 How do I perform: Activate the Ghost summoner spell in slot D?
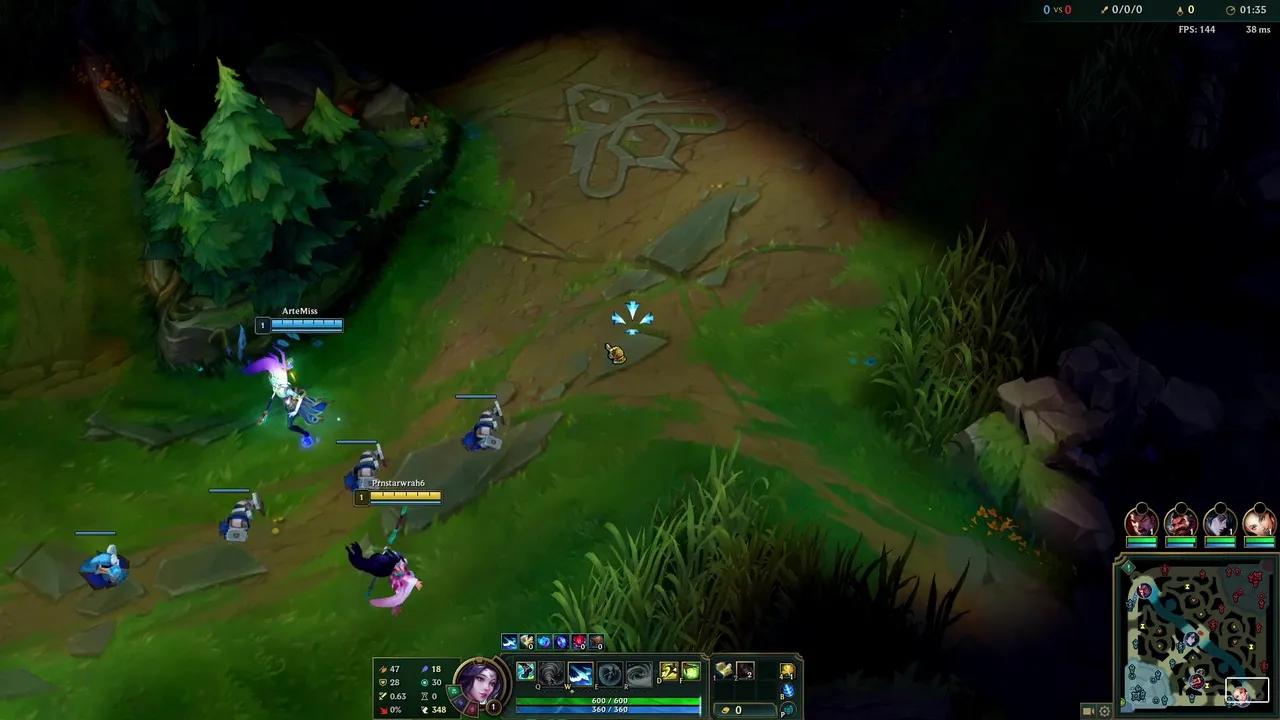[668, 672]
